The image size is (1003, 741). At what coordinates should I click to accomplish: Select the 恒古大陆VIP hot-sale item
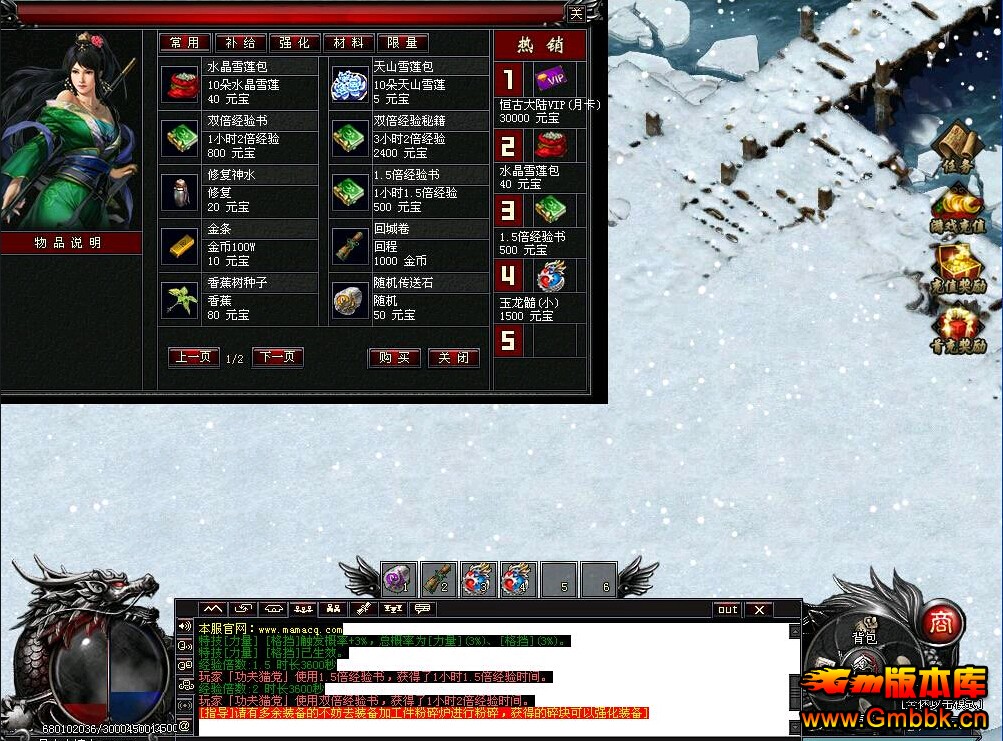pyautogui.click(x=548, y=79)
